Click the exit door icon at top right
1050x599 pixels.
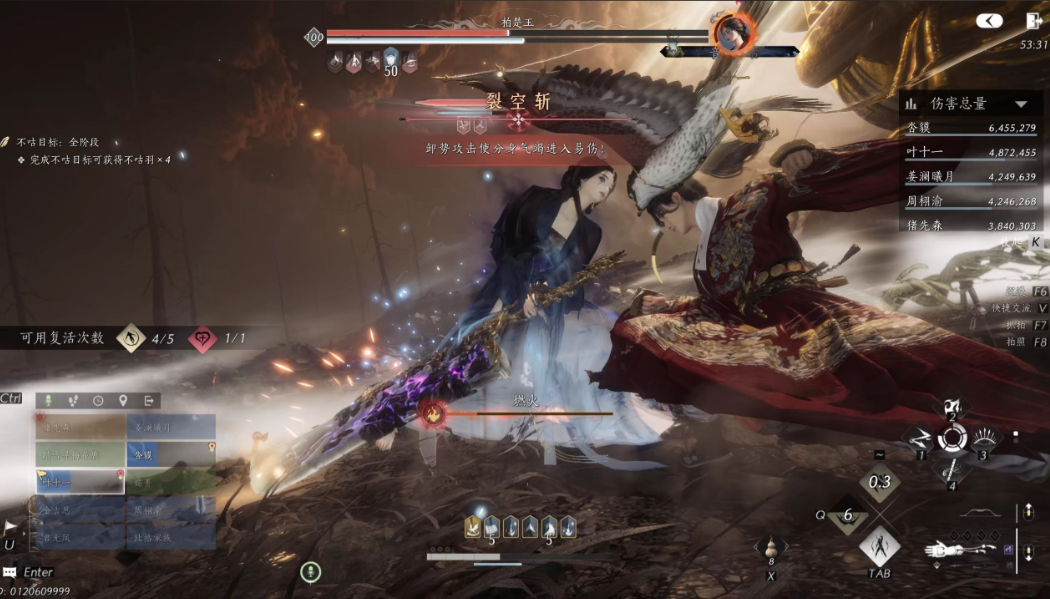[1034, 20]
